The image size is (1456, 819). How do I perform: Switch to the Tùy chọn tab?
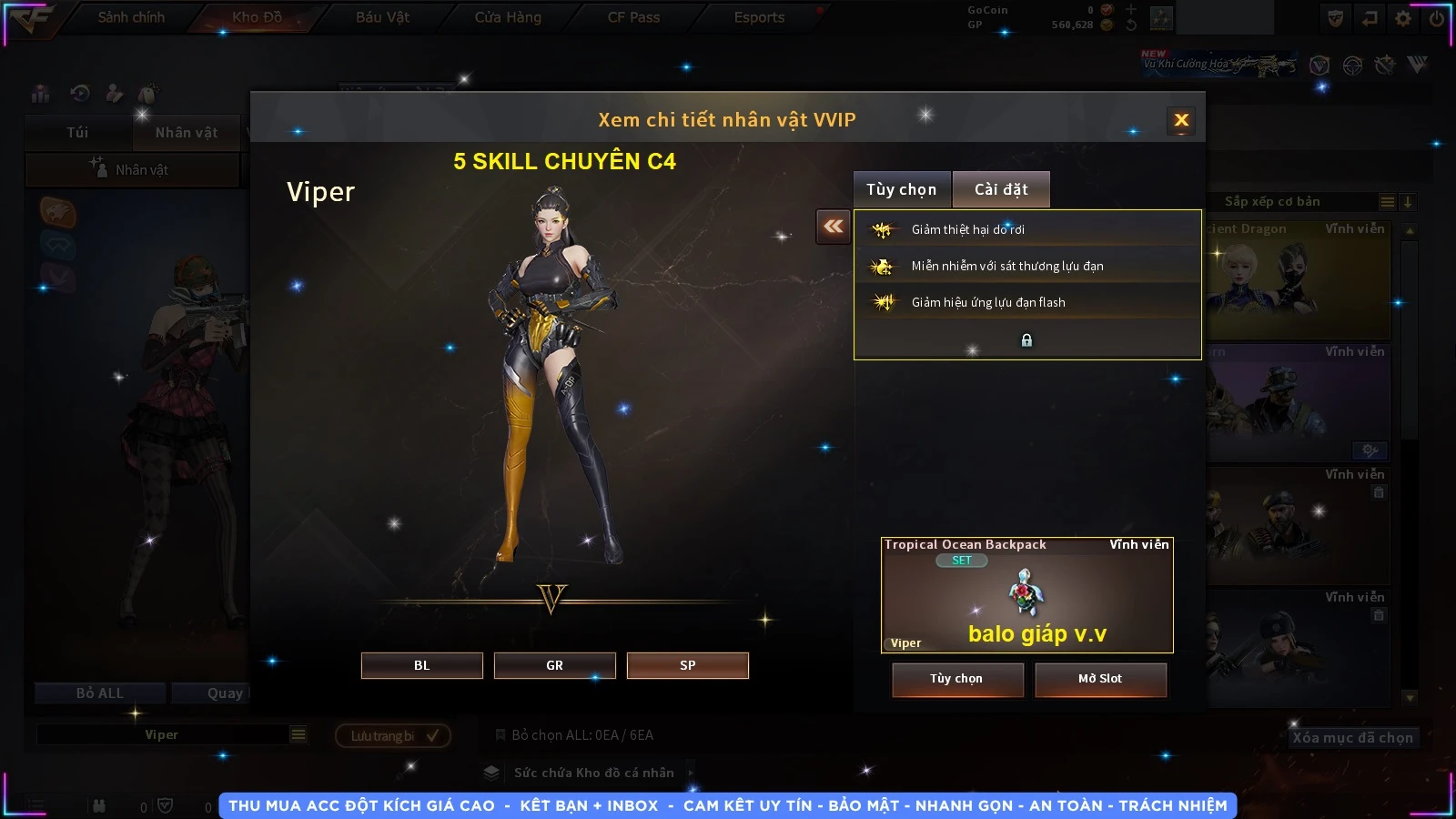point(901,189)
